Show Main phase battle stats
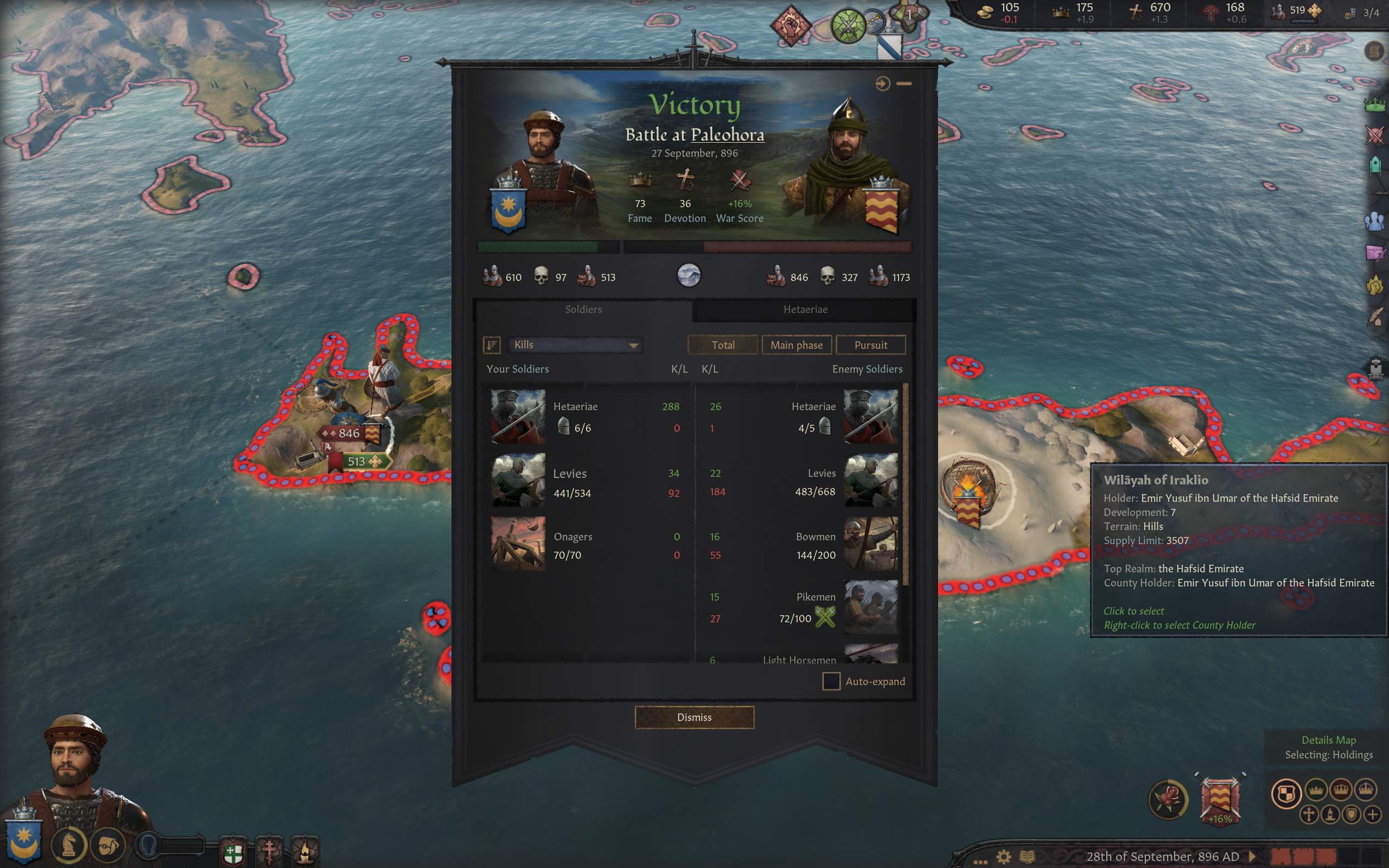The image size is (1389, 868). (796, 345)
